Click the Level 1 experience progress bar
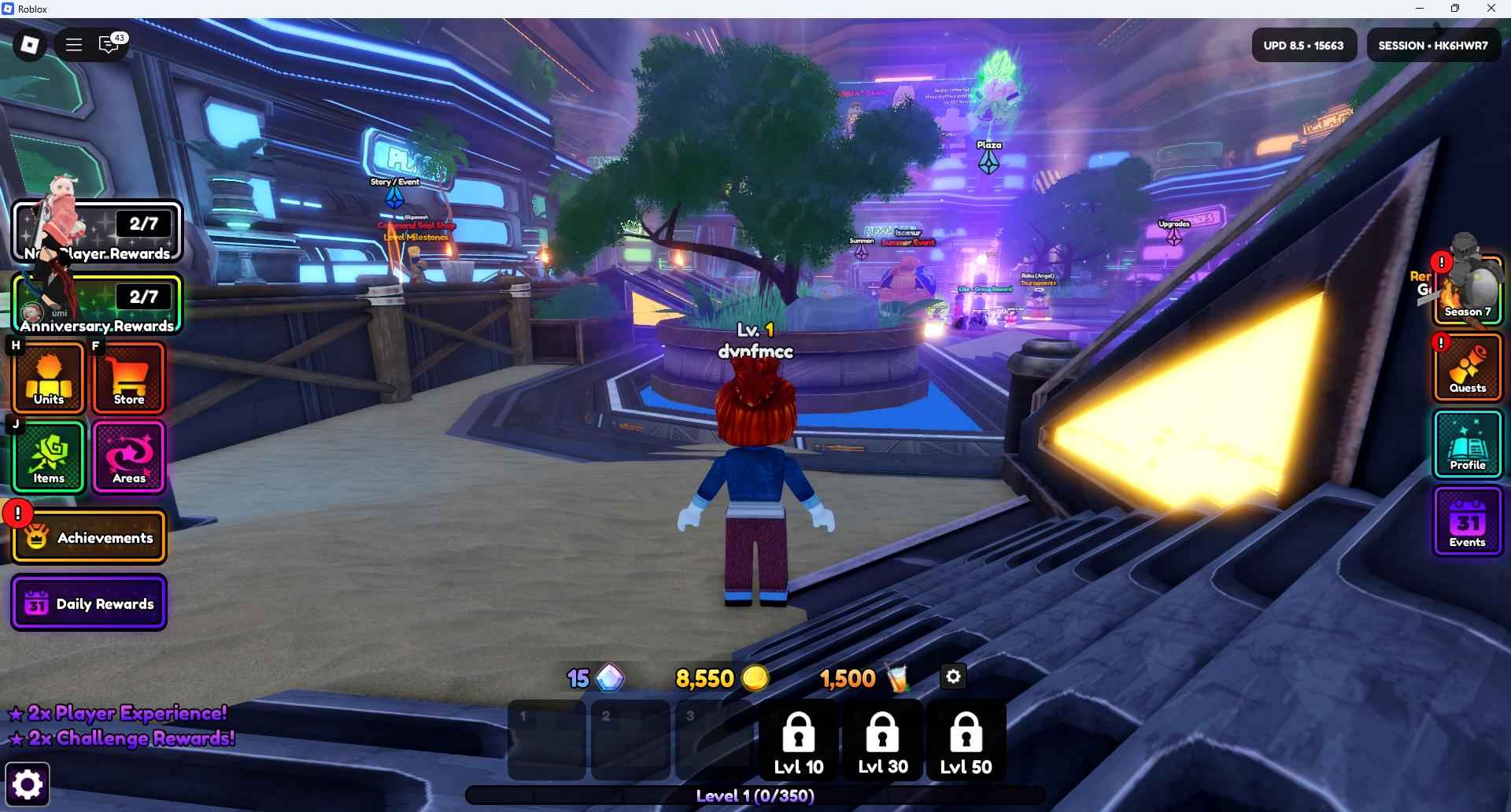Viewport: 1511px width, 812px height. click(x=754, y=795)
